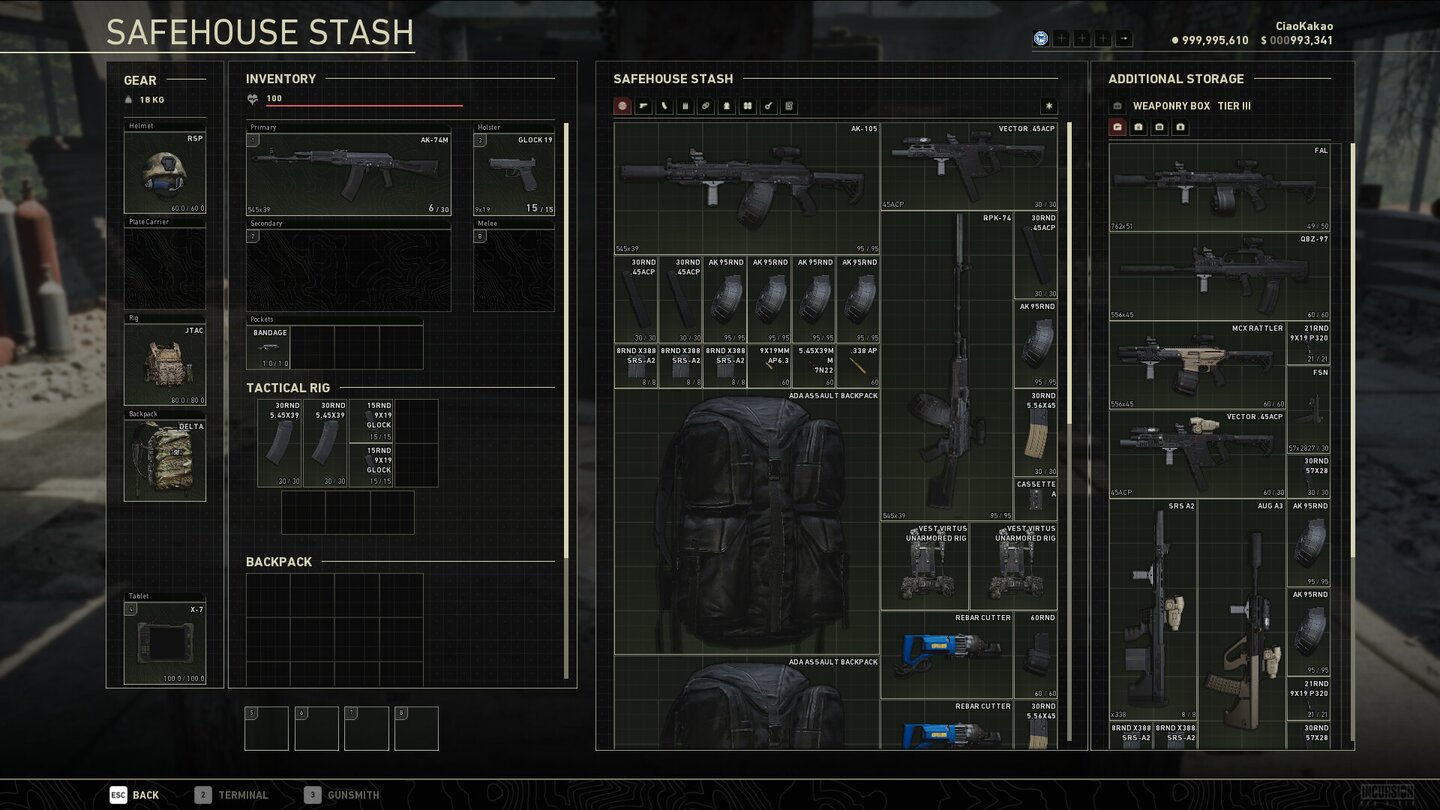Select the active Weaponry Box tab
This screenshot has height=810, width=1440.
pyautogui.click(x=1118, y=127)
